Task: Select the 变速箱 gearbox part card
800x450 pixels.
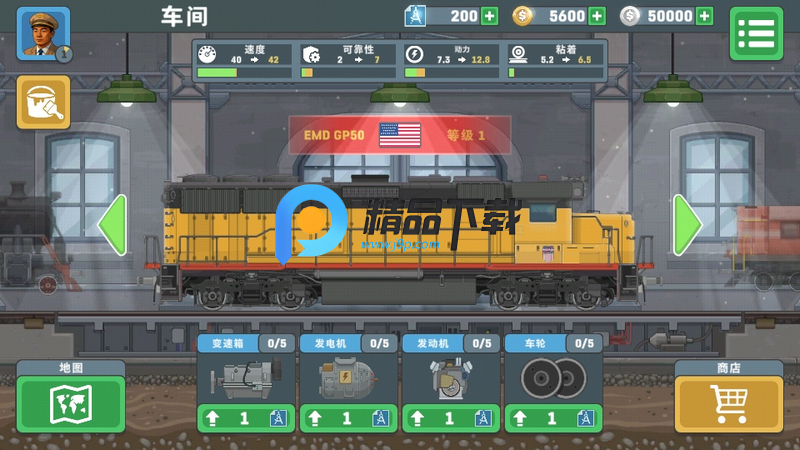Action: pyautogui.click(x=244, y=378)
